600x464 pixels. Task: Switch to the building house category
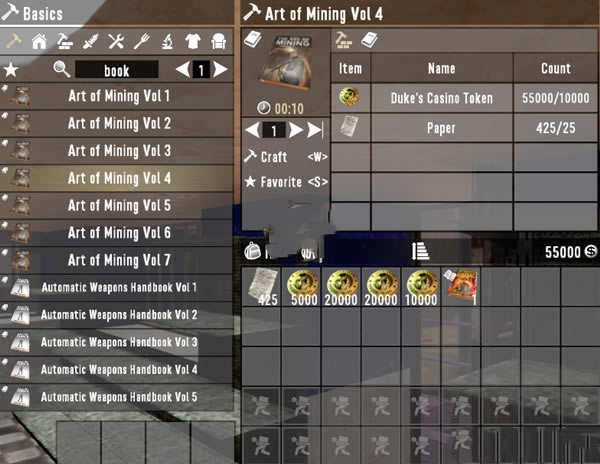[x=39, y=41]
